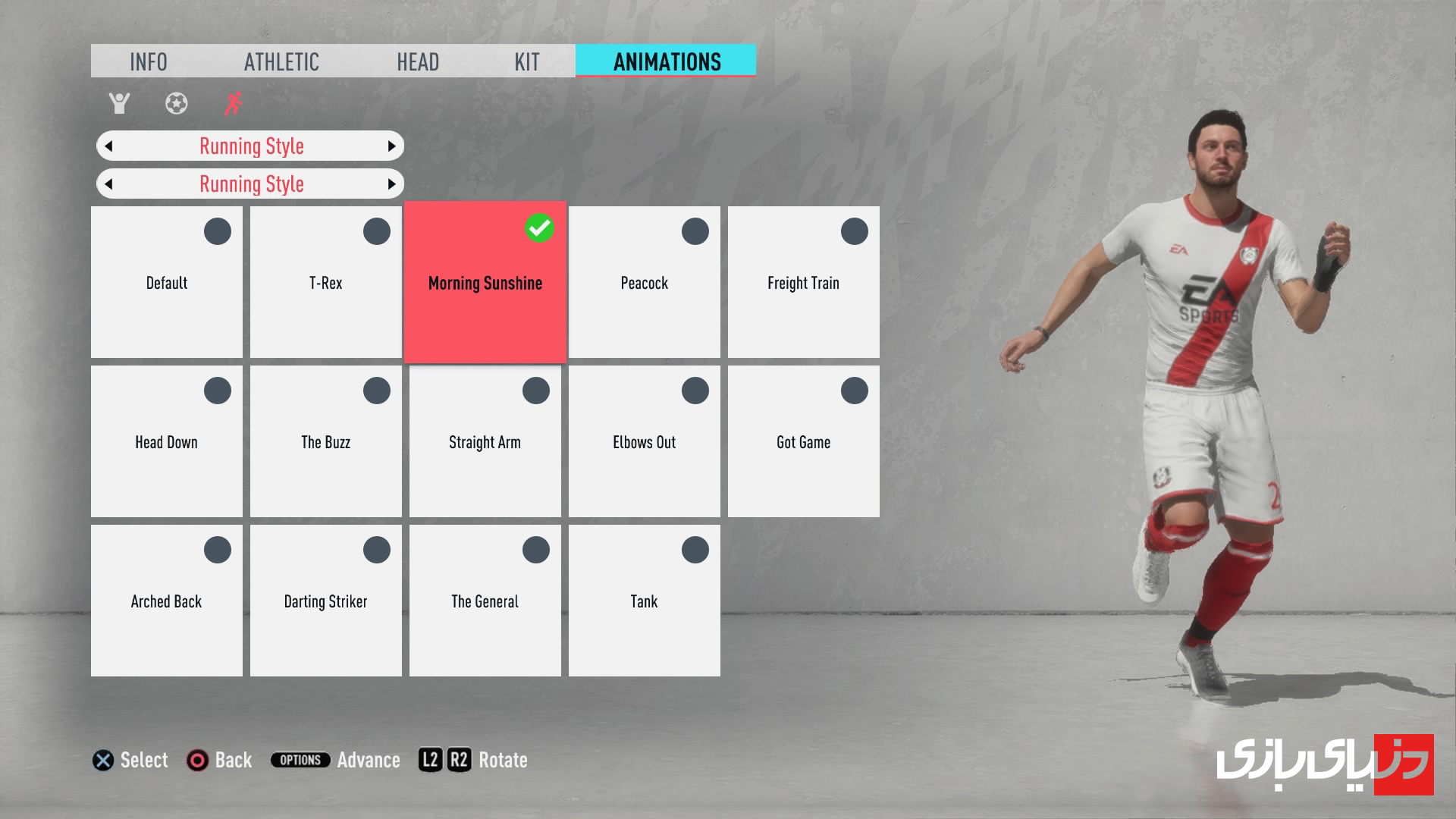Click the R2 rotate button icon
This screenshot has width=1456, height=819.
click(x=461, y=760)
